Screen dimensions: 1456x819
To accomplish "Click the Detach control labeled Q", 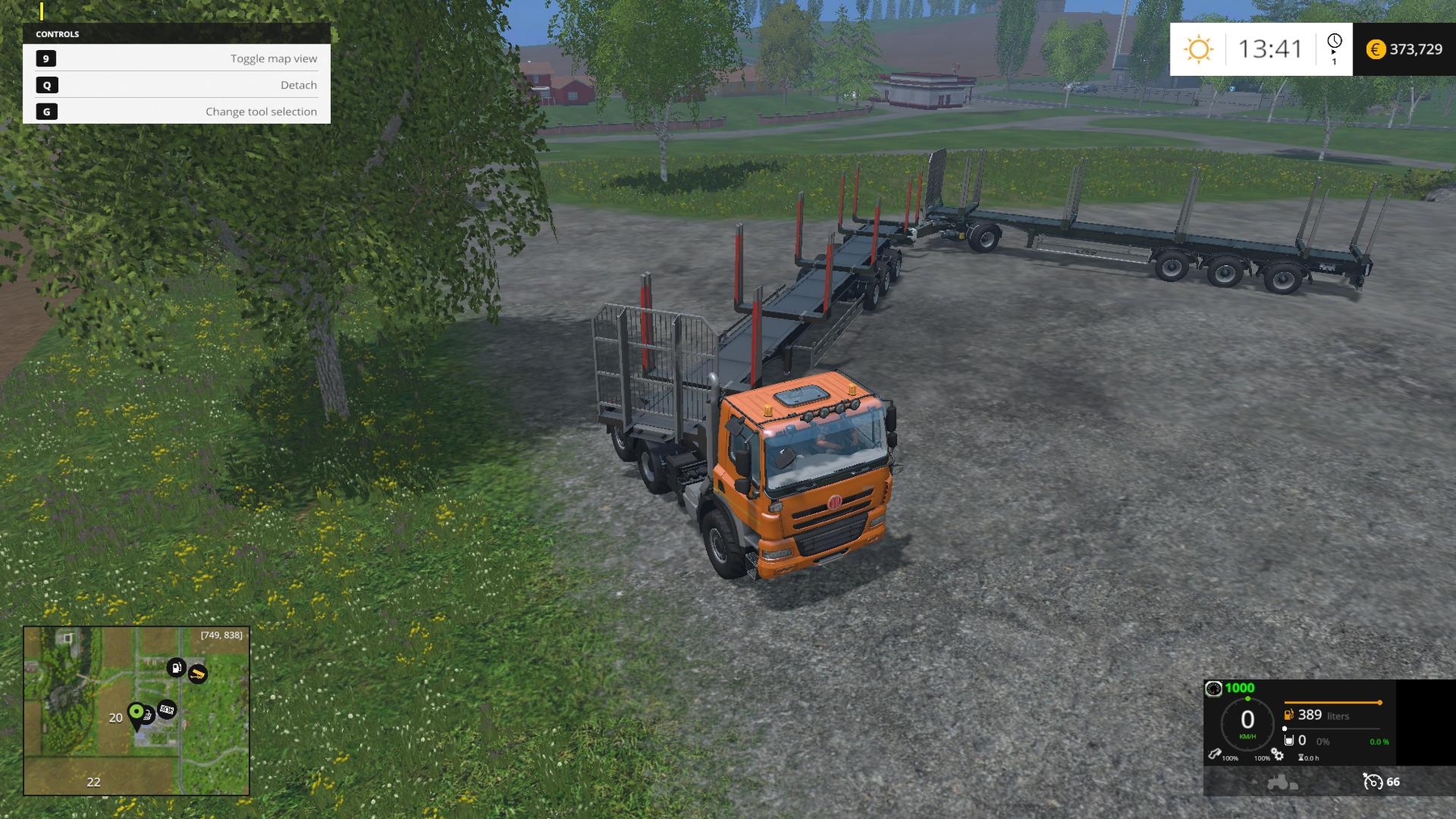I will tap(46, 85).
